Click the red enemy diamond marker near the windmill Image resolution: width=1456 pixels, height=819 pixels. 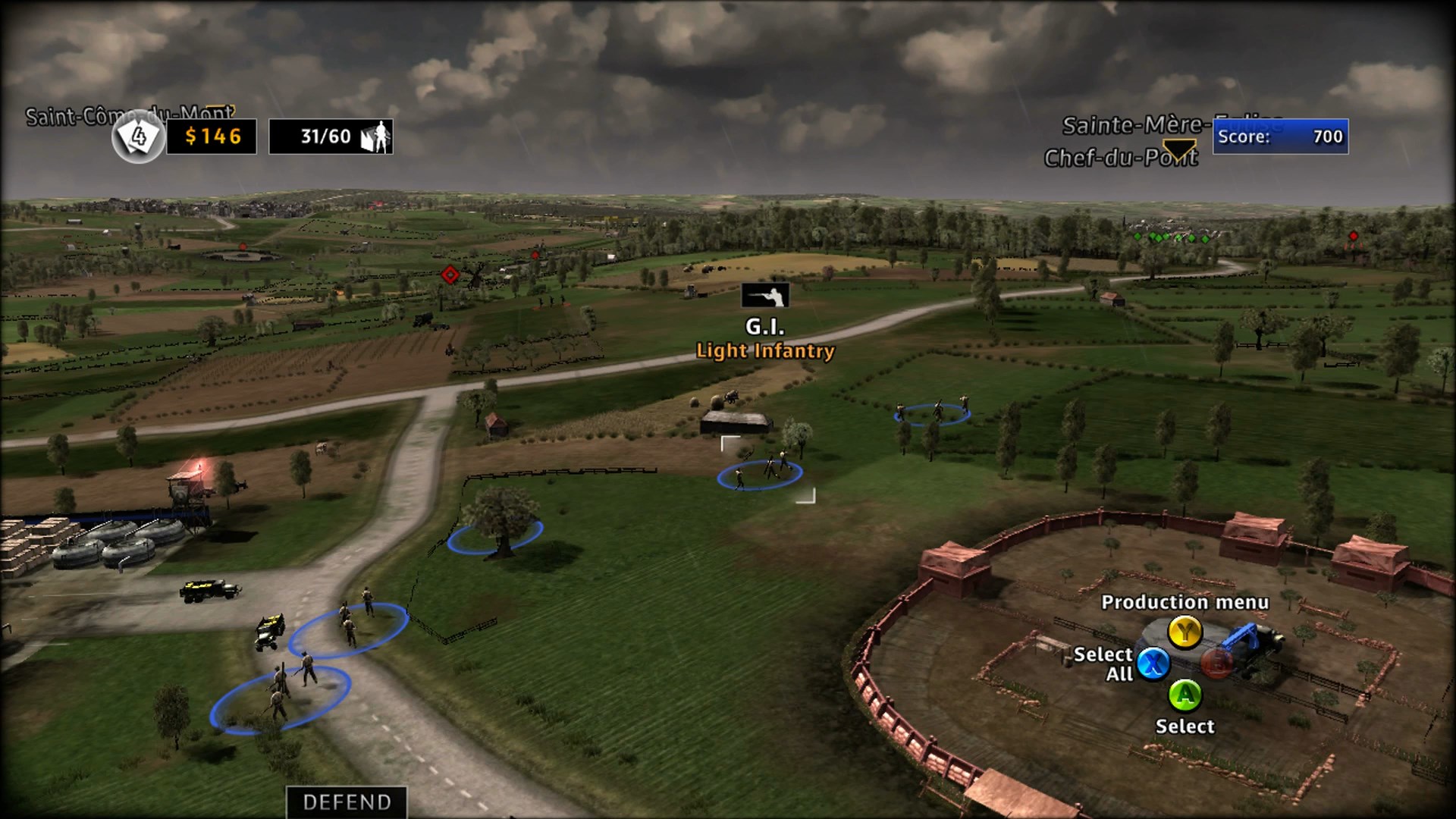[x=450, y=273]
